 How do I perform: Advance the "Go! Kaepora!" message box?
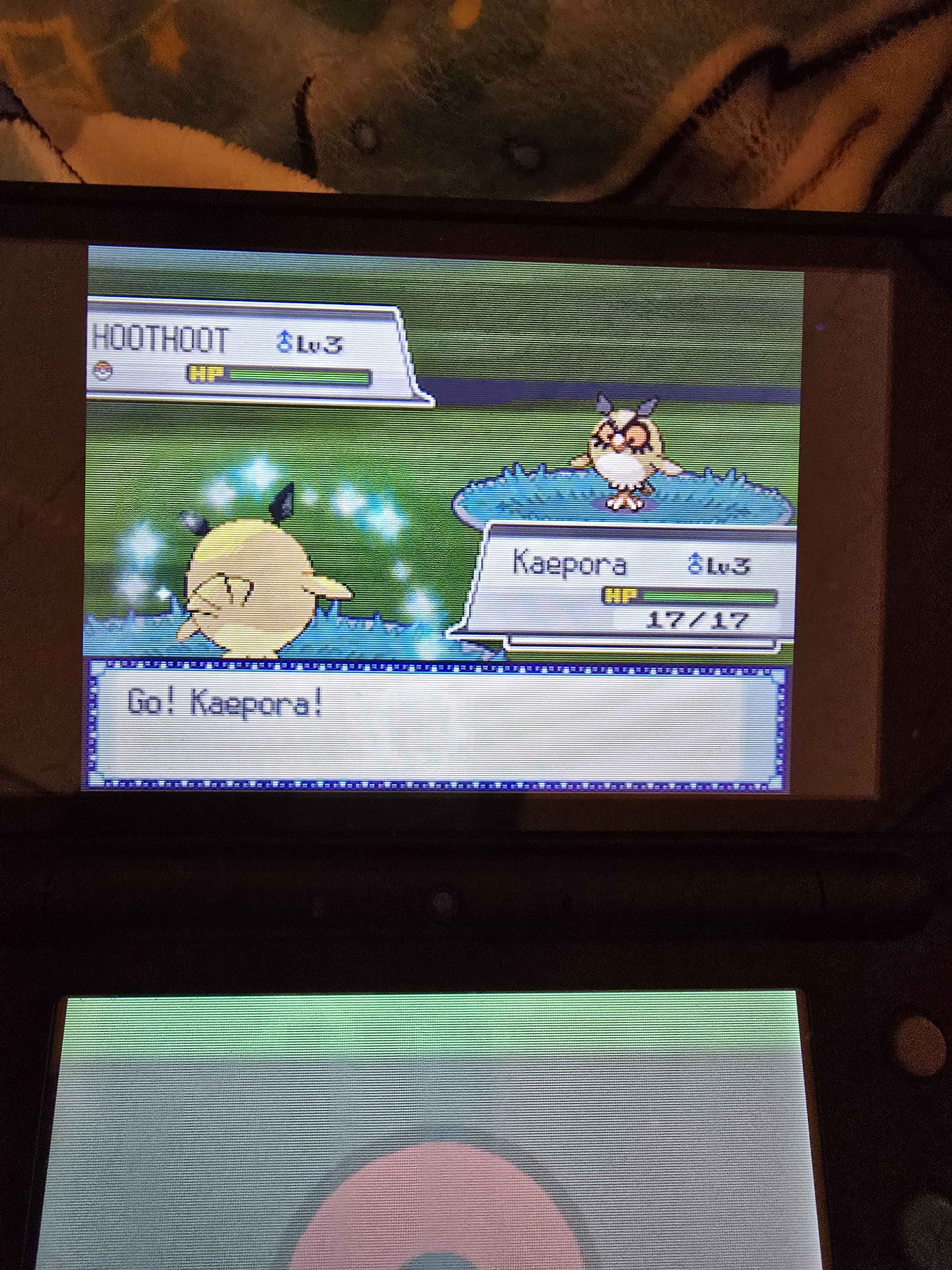coord(436,725)
